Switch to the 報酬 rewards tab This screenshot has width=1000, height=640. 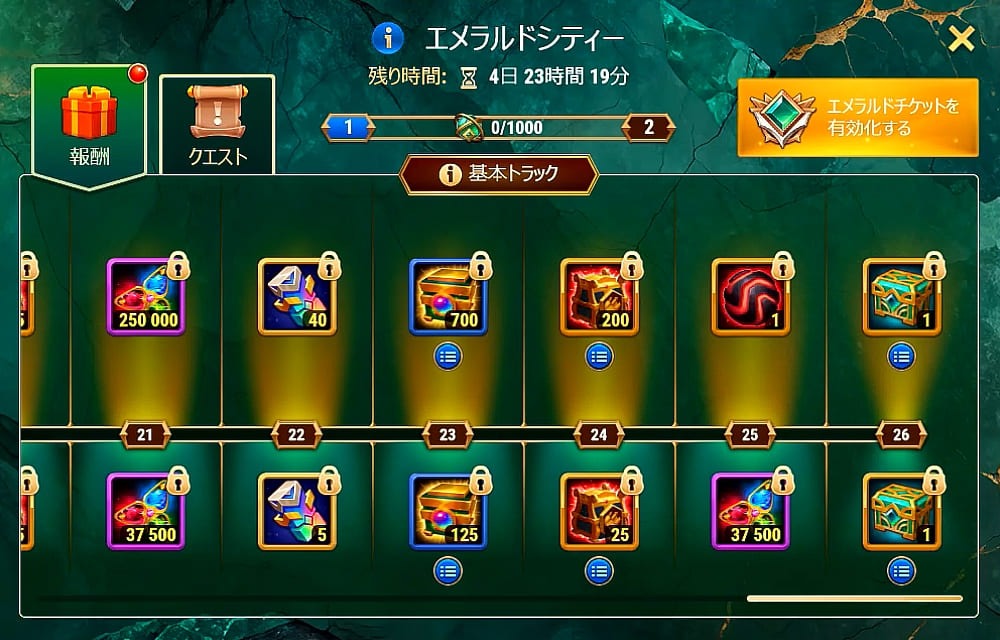coord(89,119)
